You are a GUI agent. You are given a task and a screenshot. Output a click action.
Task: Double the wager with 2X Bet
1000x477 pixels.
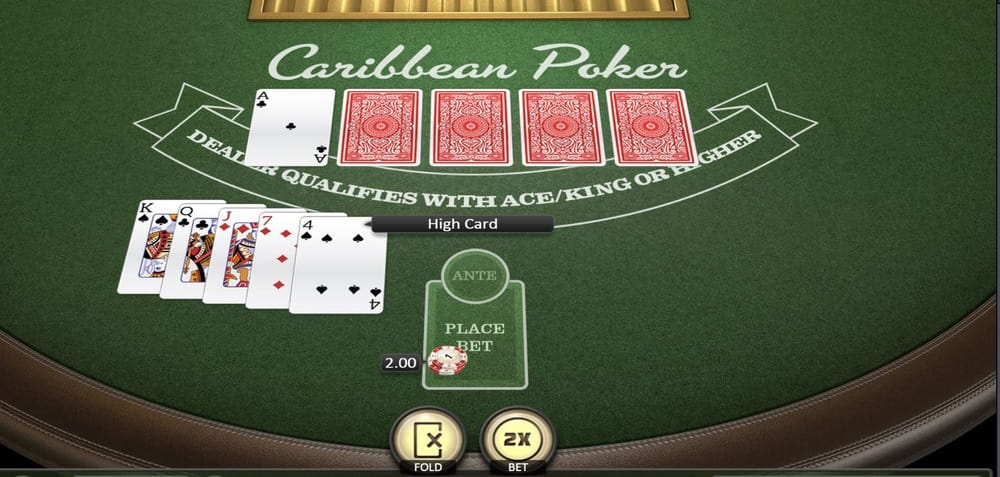pyautogui.click(x=516, y=439)
